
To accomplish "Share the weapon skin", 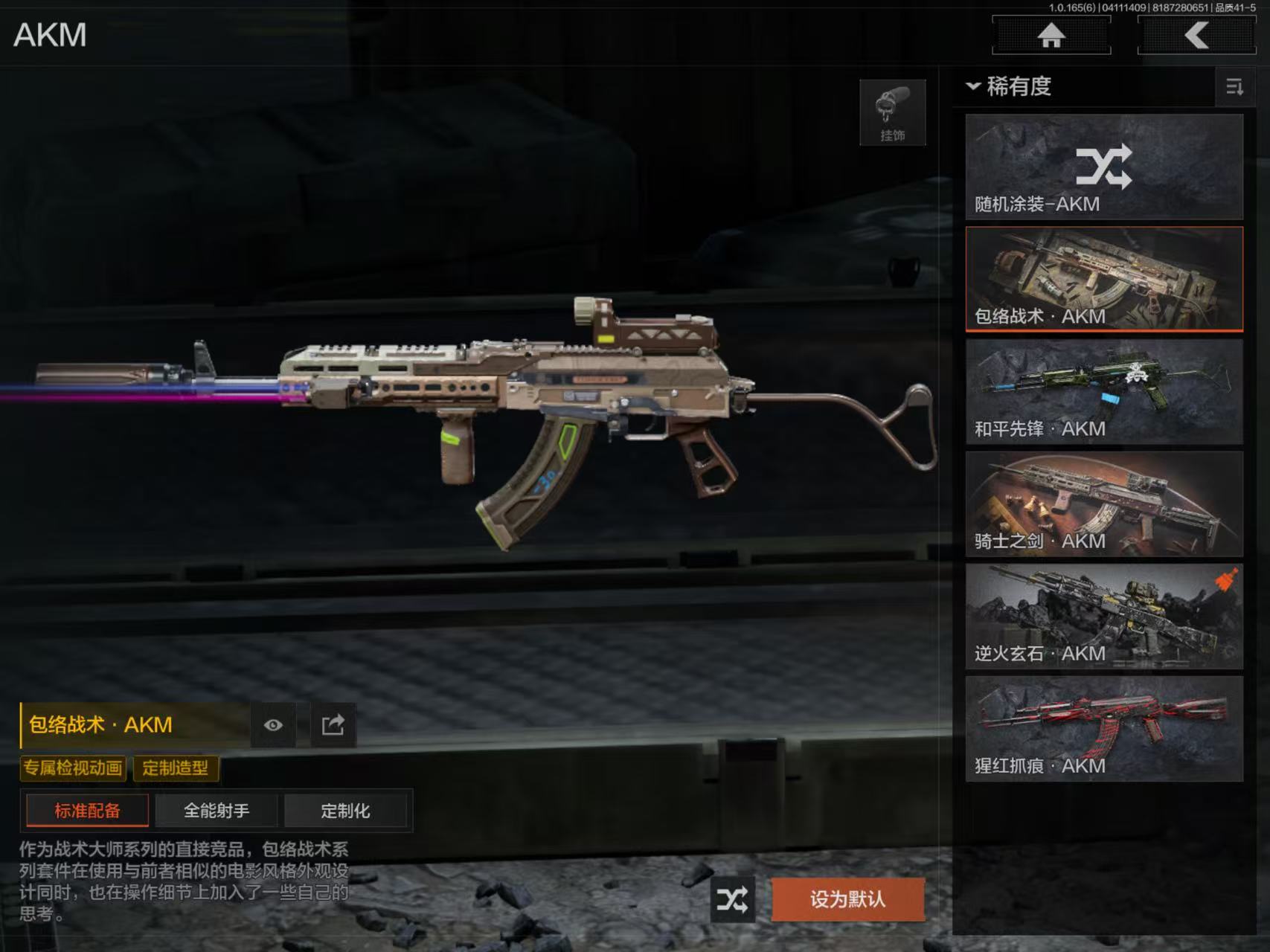I will [x=333, y=725].
